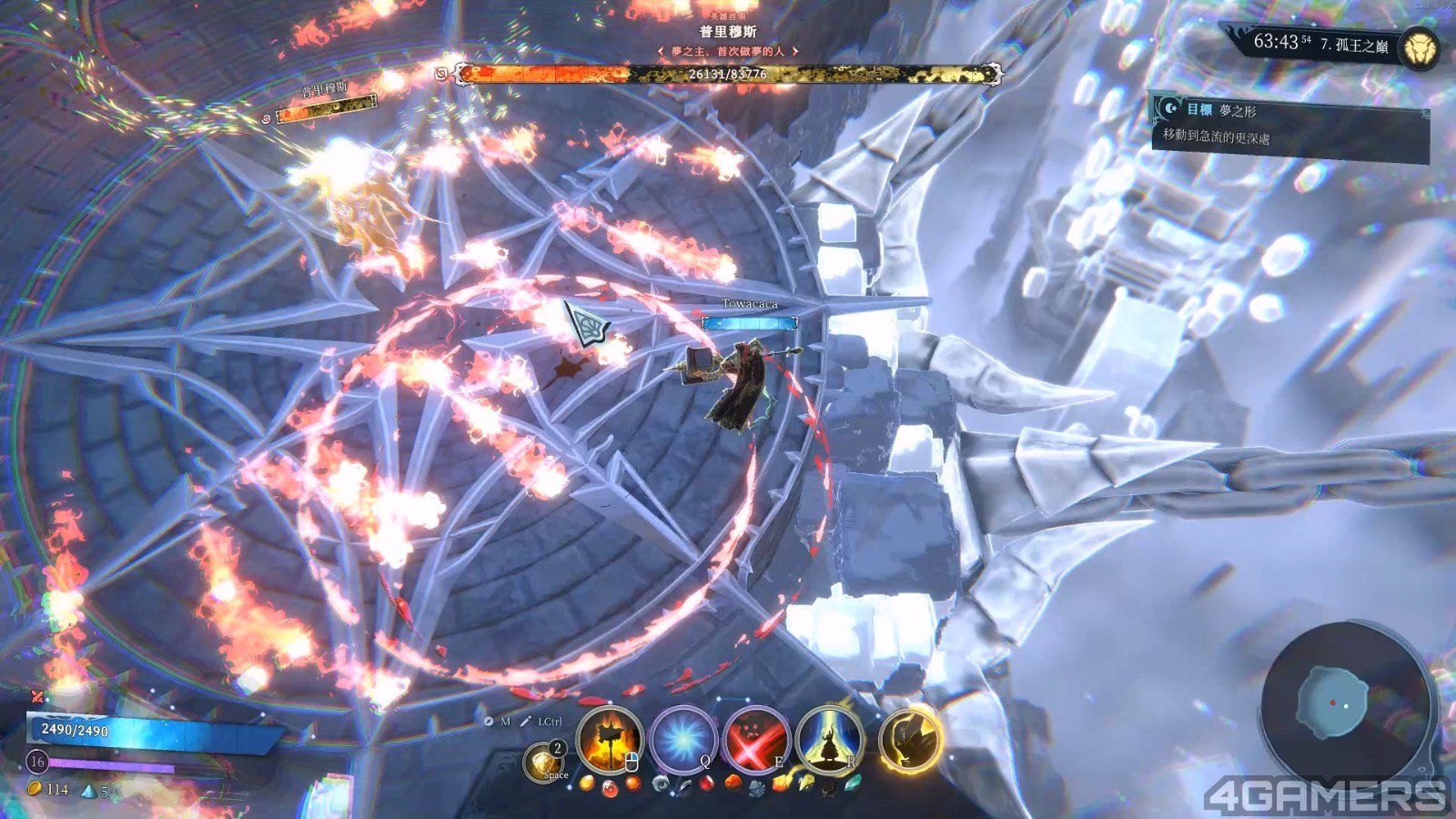Activate the golden lightning gauntlet ability
The image size is (1456, 819).
[909, 741]
